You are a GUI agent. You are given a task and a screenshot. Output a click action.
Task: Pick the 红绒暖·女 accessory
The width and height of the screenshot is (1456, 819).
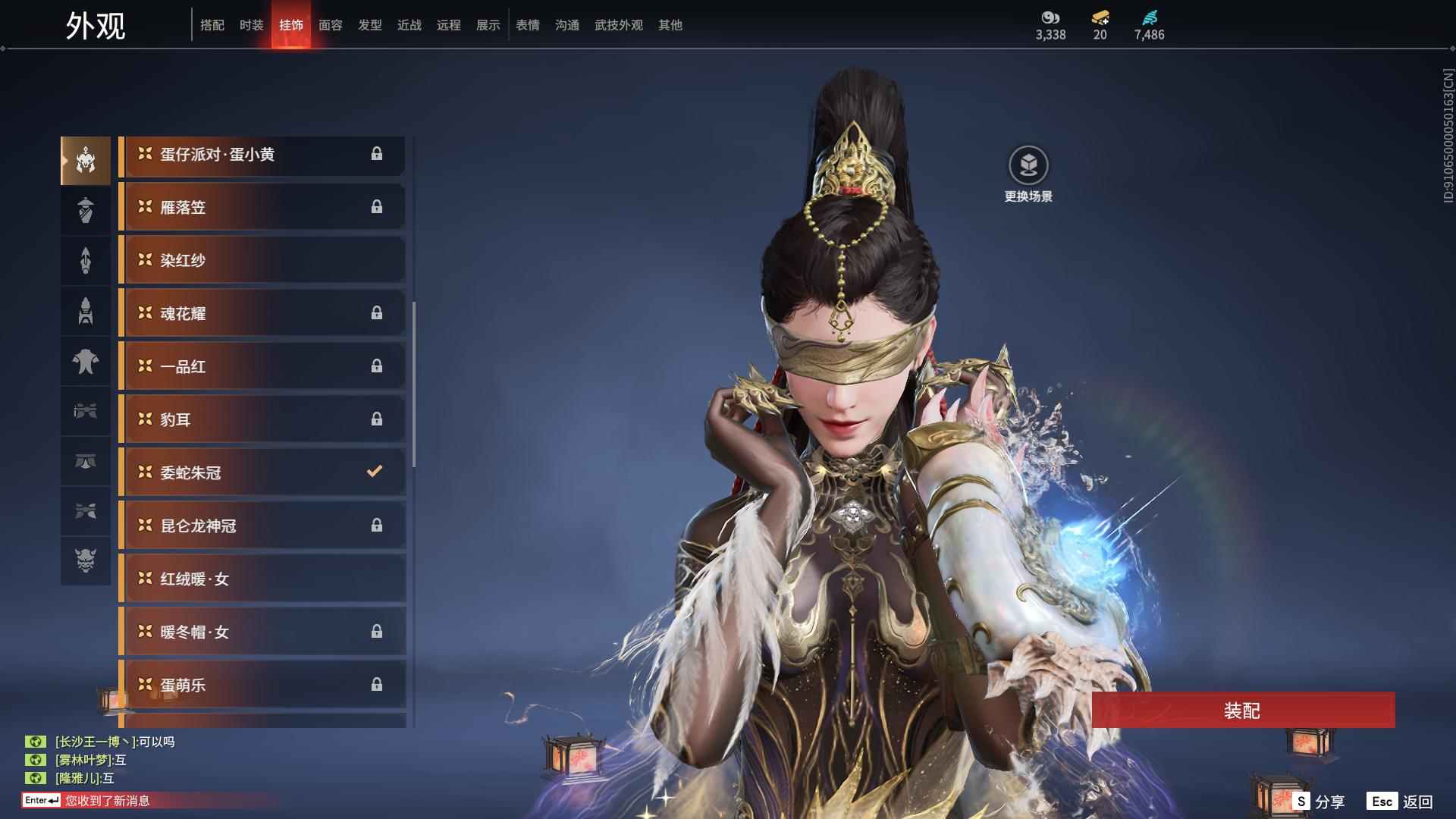pos(262,579)
